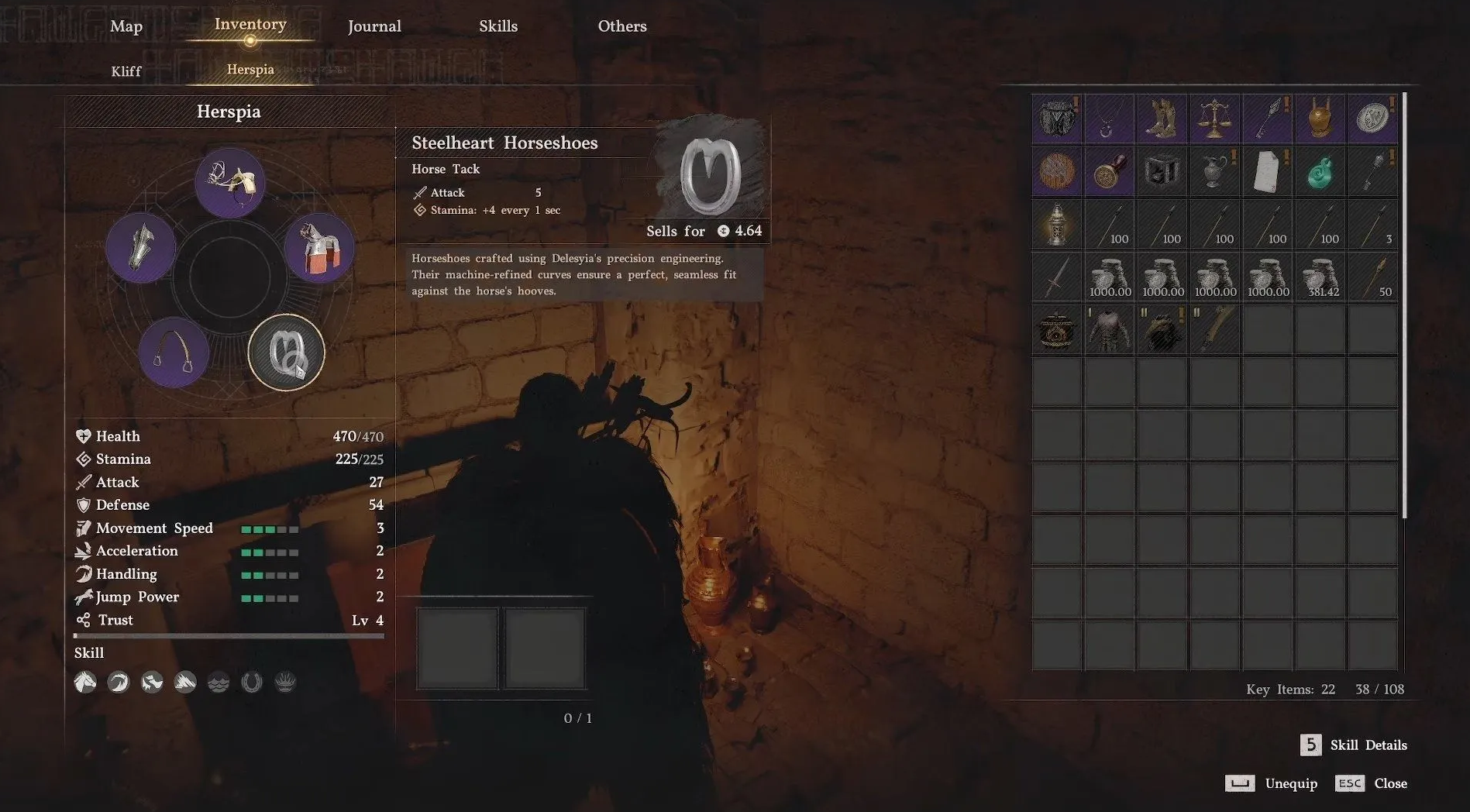Image resolution: width=1470 pixels, height=812 pixels.
Task: Select the equipped Steelheart Horseshoes slot
Action: point(286,352)
